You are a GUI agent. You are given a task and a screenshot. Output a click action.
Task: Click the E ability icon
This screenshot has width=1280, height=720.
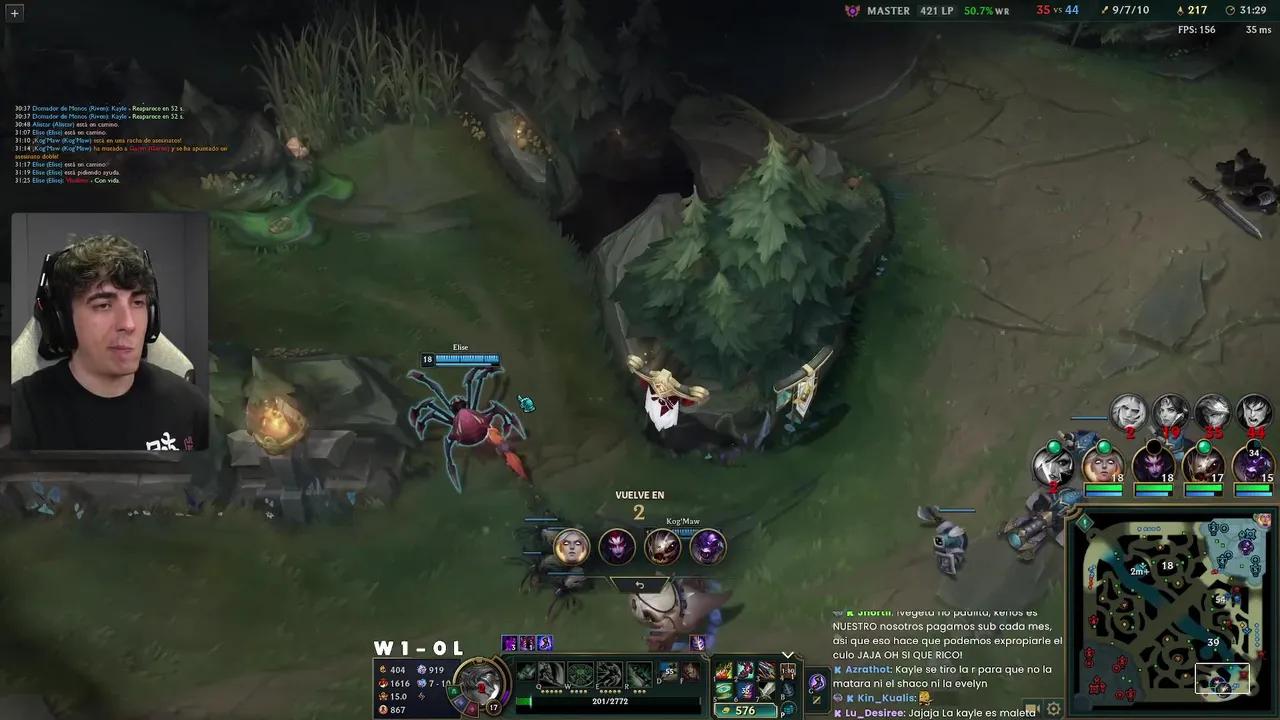608,672
